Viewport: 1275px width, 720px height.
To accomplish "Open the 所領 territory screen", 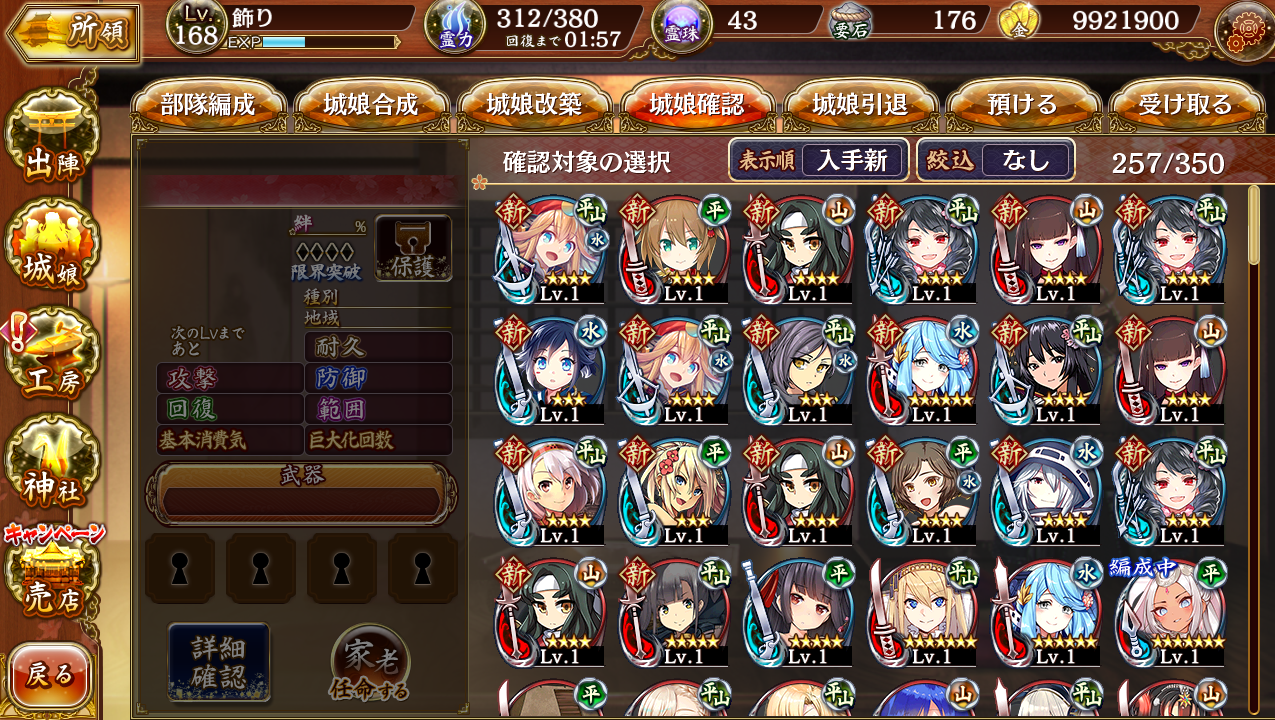I will pyautogui.click(x=72, y=32).
